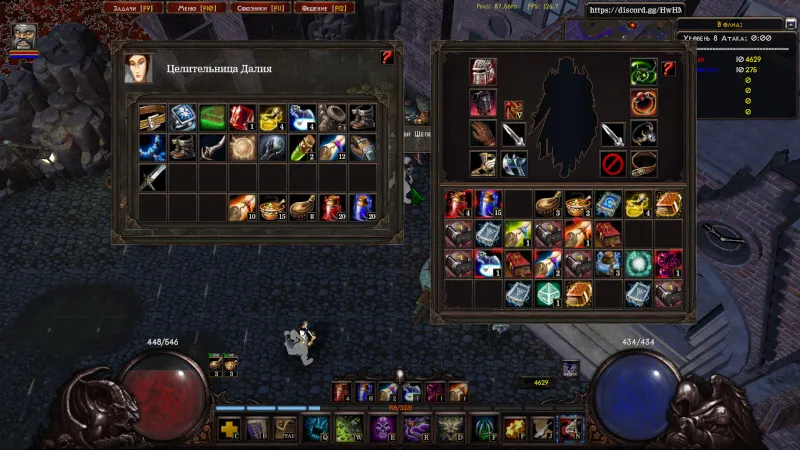The height and width of the screenshot is (450, 800).
Task: Select the green cheese wedge shop item
Action: coord(212,118)
